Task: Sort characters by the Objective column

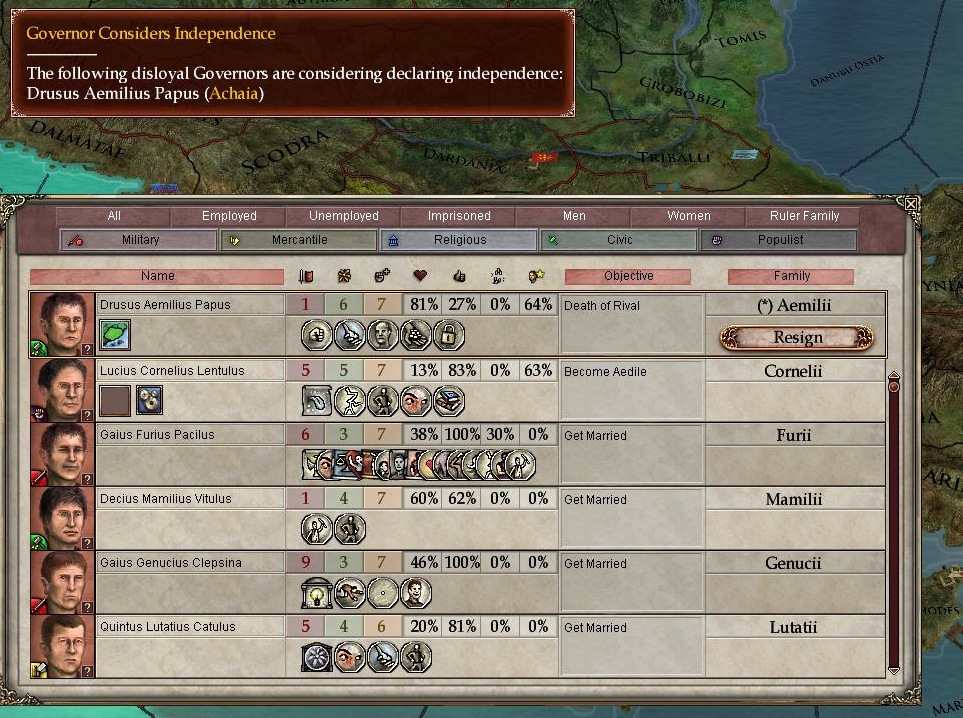Action: (x=628, y=276)
